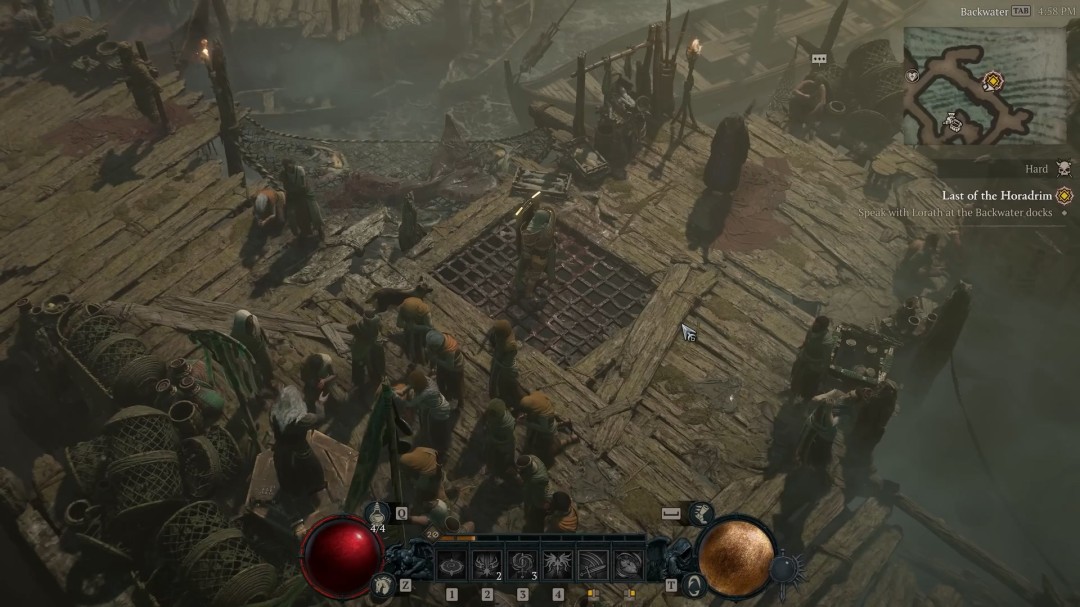Open the town portal swirl icon
The width and height of the screenshot is (1080, 607).
[694, 585]
